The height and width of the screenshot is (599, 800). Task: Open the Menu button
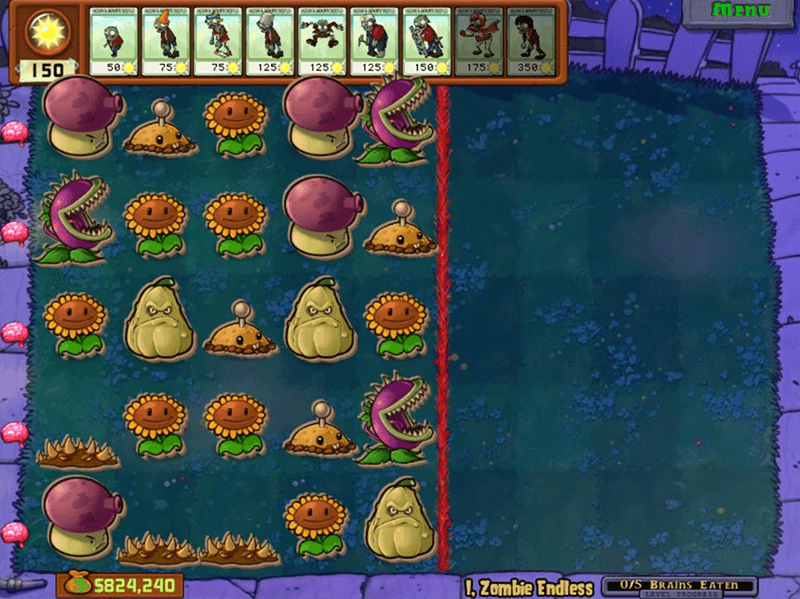741,11
